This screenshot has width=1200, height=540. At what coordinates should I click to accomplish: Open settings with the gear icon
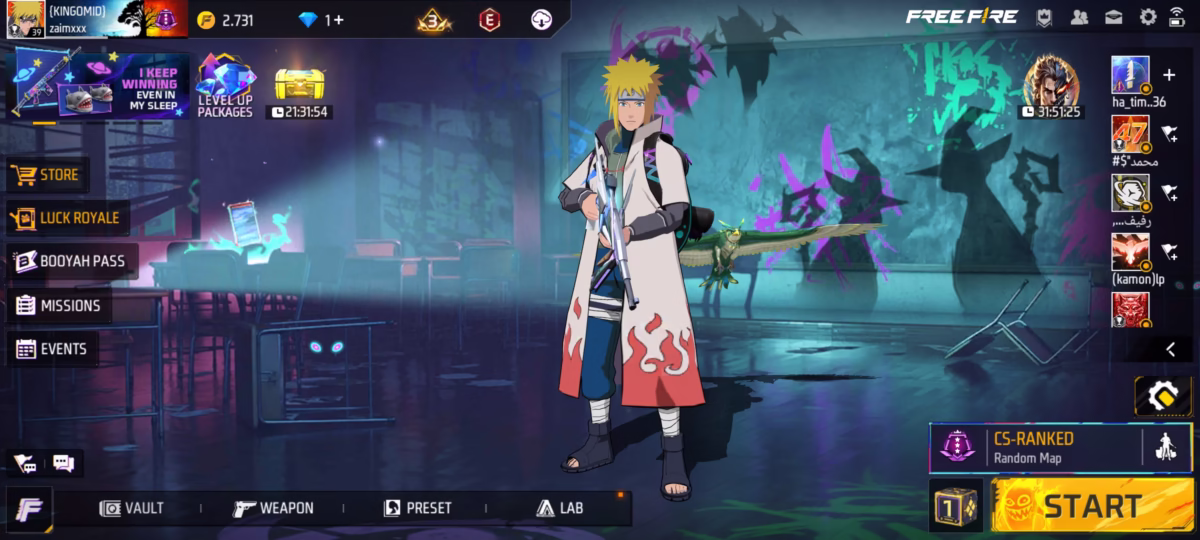(1148, 16)
